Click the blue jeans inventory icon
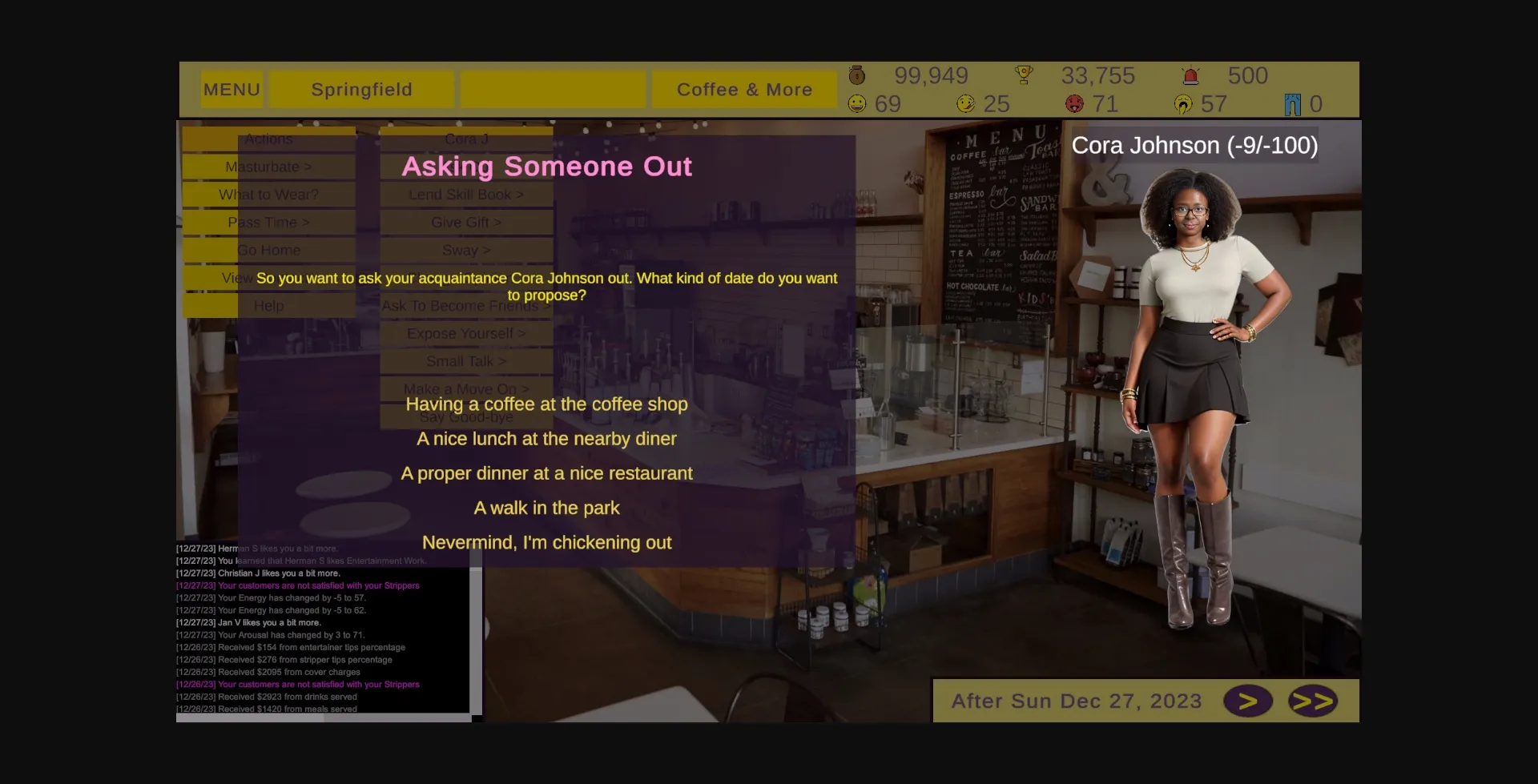 [1291, 103]
